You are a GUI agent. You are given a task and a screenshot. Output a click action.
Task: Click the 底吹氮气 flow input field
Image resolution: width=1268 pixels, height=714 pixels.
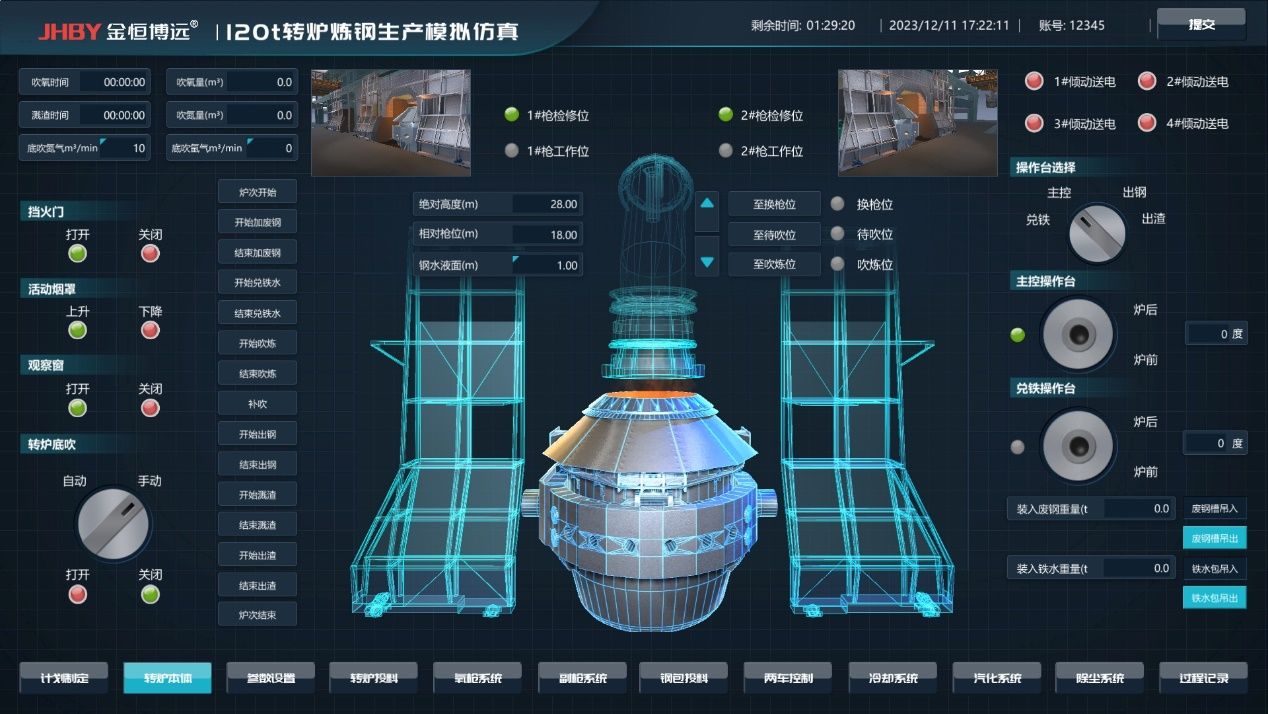tap(125, 148)
